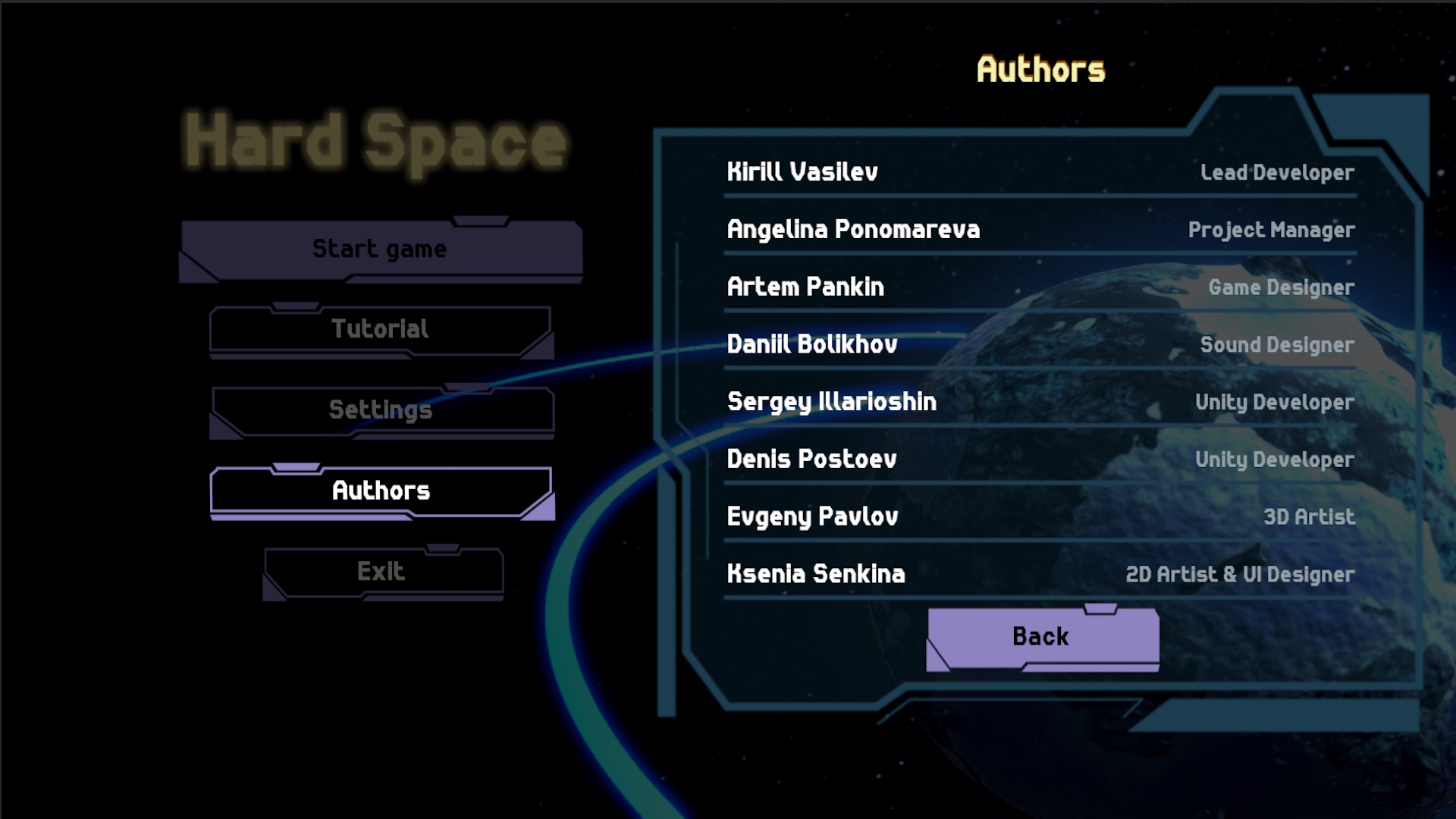Select Denis Postoev in the list
Screen dimensions: 1456x819
(x=811, y=460)
